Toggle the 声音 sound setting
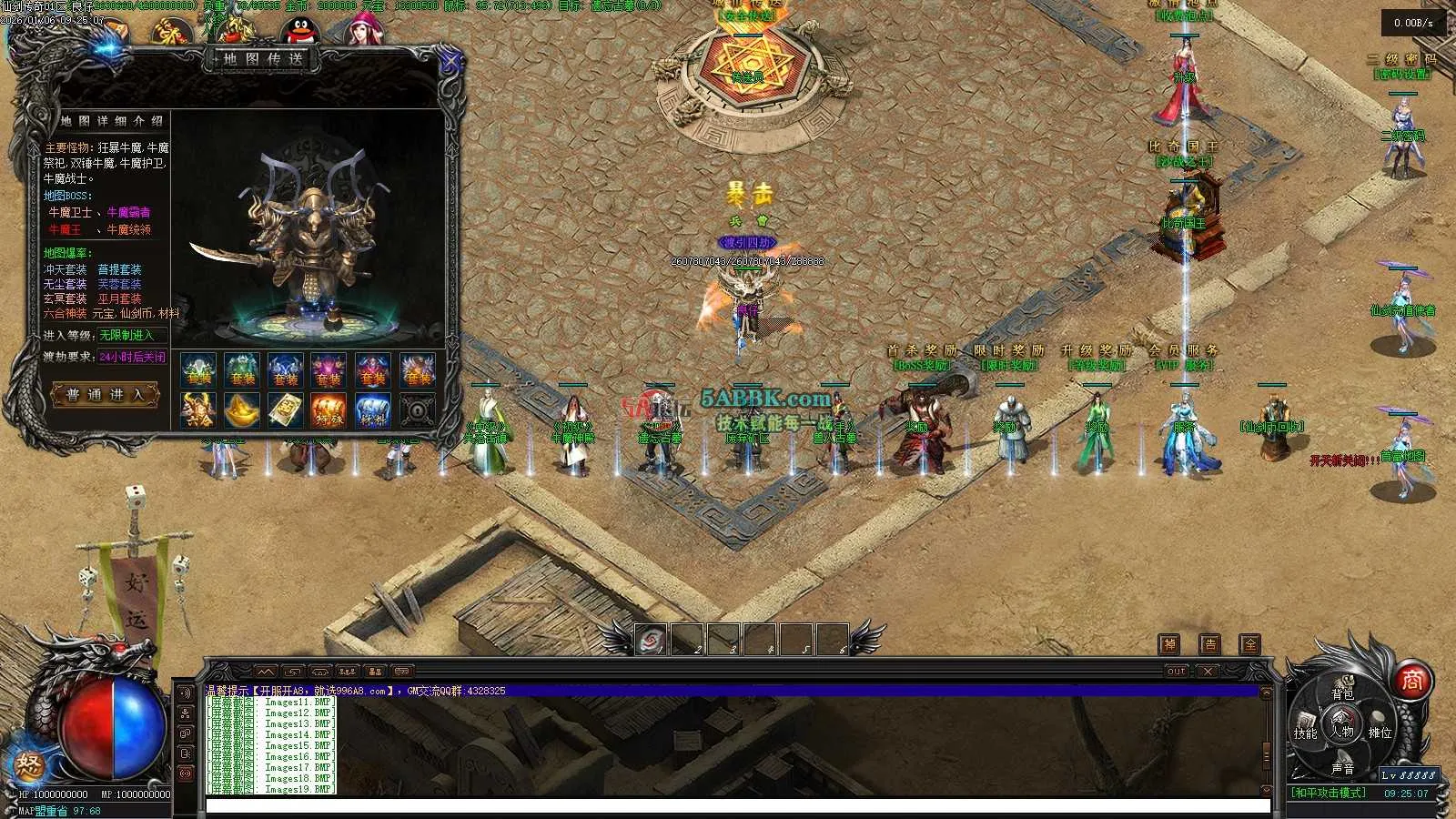This screenshot has height=819, width=1456. pos(1342,768)
